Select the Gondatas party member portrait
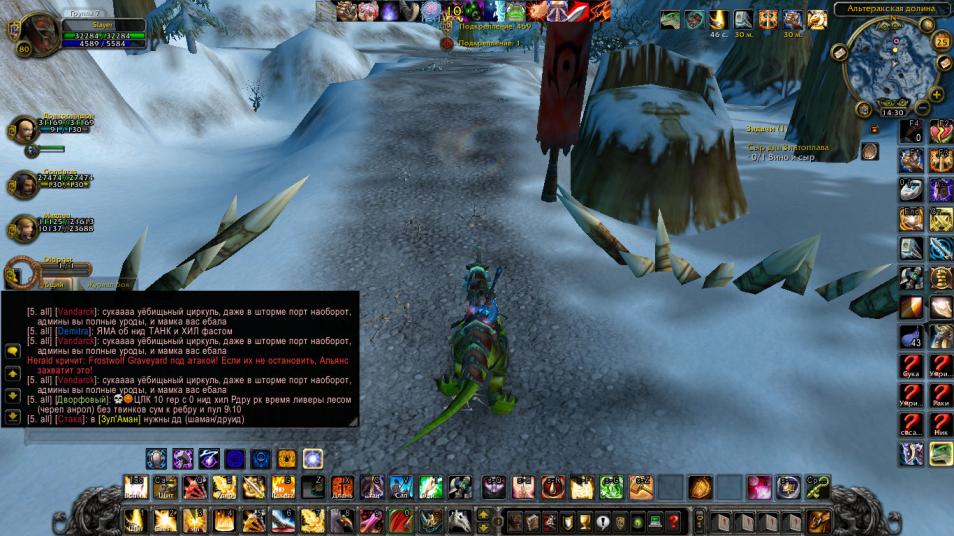Screen dimensions: 954x536 coord(25,182)
